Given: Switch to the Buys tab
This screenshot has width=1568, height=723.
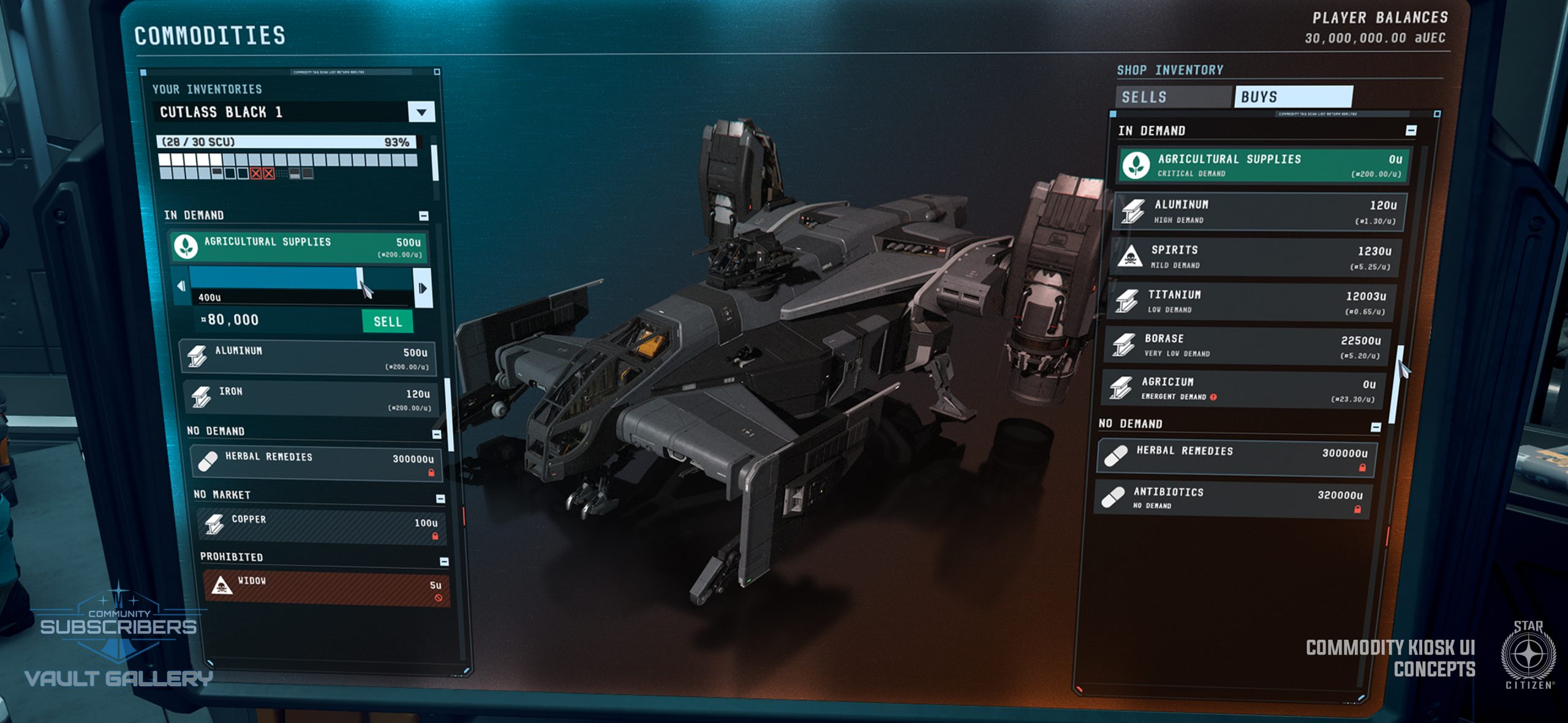Looking at the screenshot, I should [1292, 97].
